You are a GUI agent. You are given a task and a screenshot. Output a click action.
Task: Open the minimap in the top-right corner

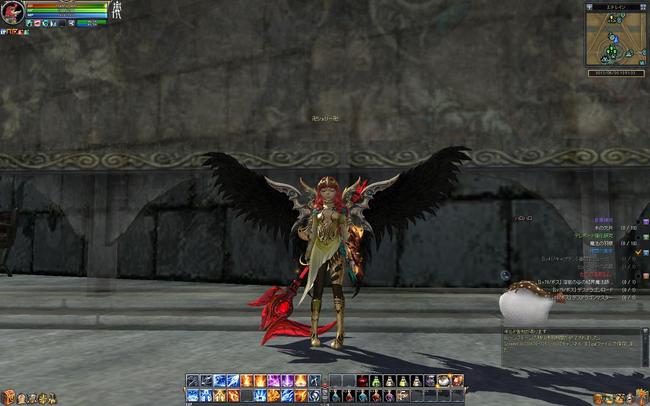[615, 39]
